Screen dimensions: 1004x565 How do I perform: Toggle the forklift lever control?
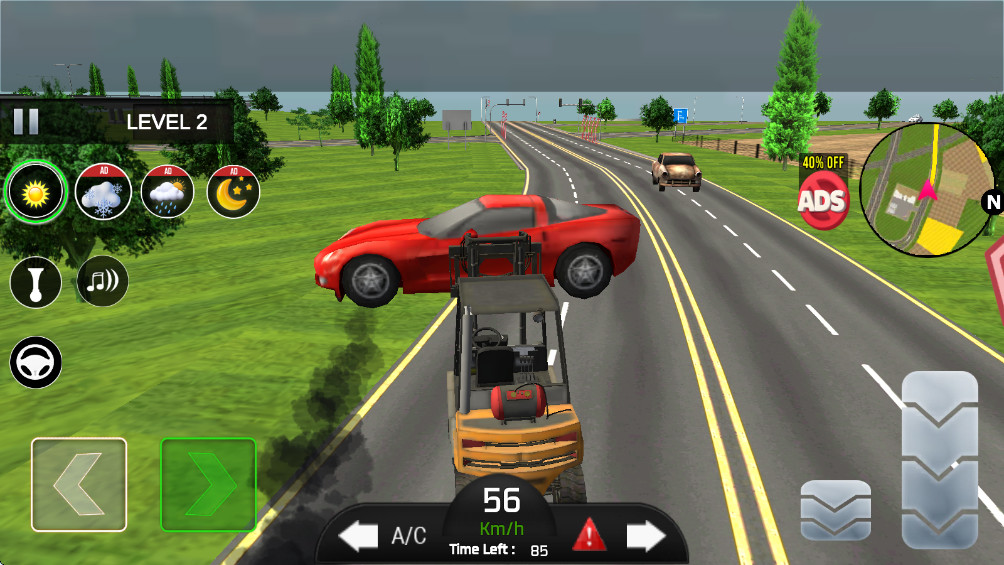click(36, 282)
